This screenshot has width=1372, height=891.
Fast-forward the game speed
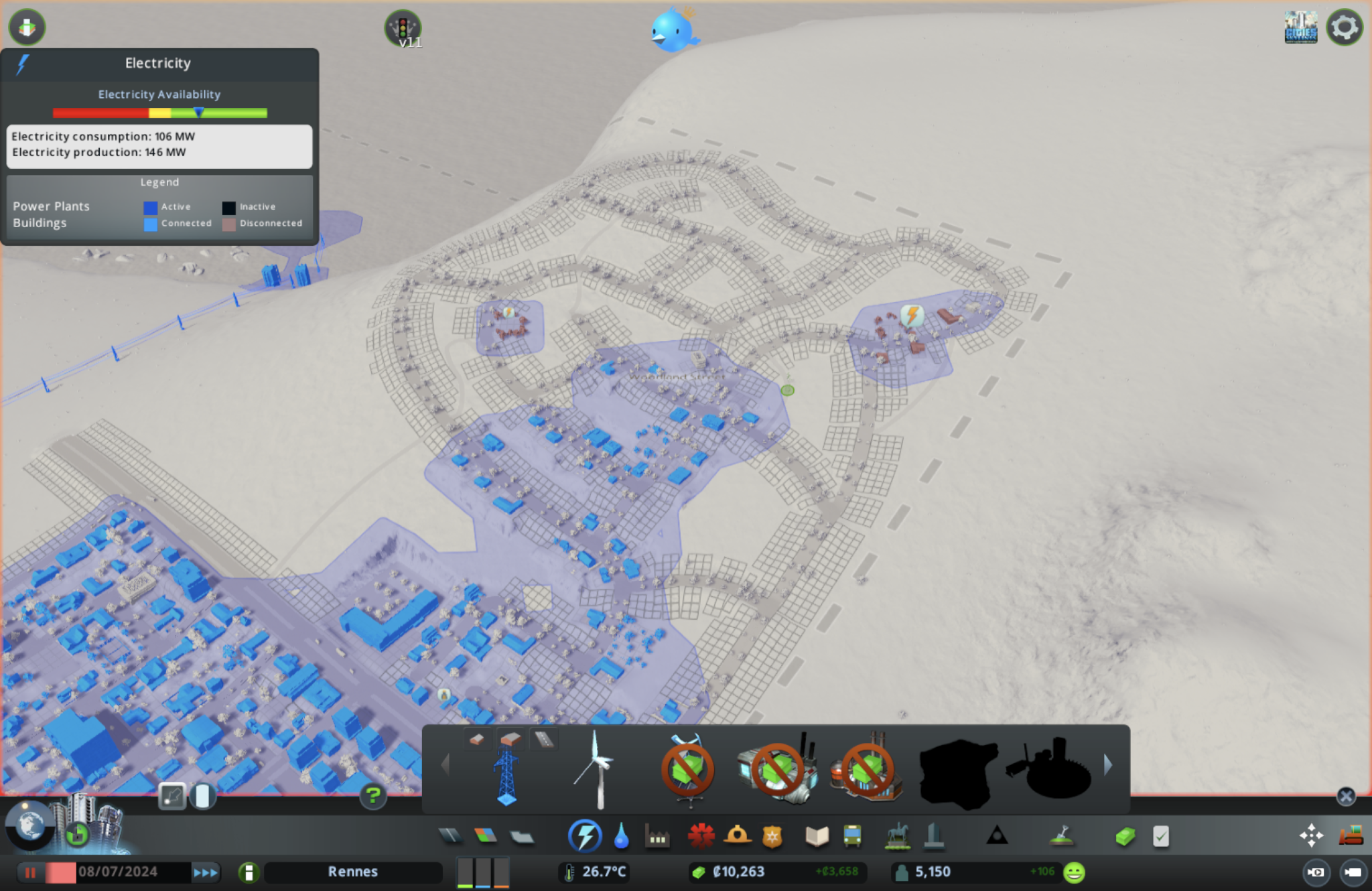204,872
